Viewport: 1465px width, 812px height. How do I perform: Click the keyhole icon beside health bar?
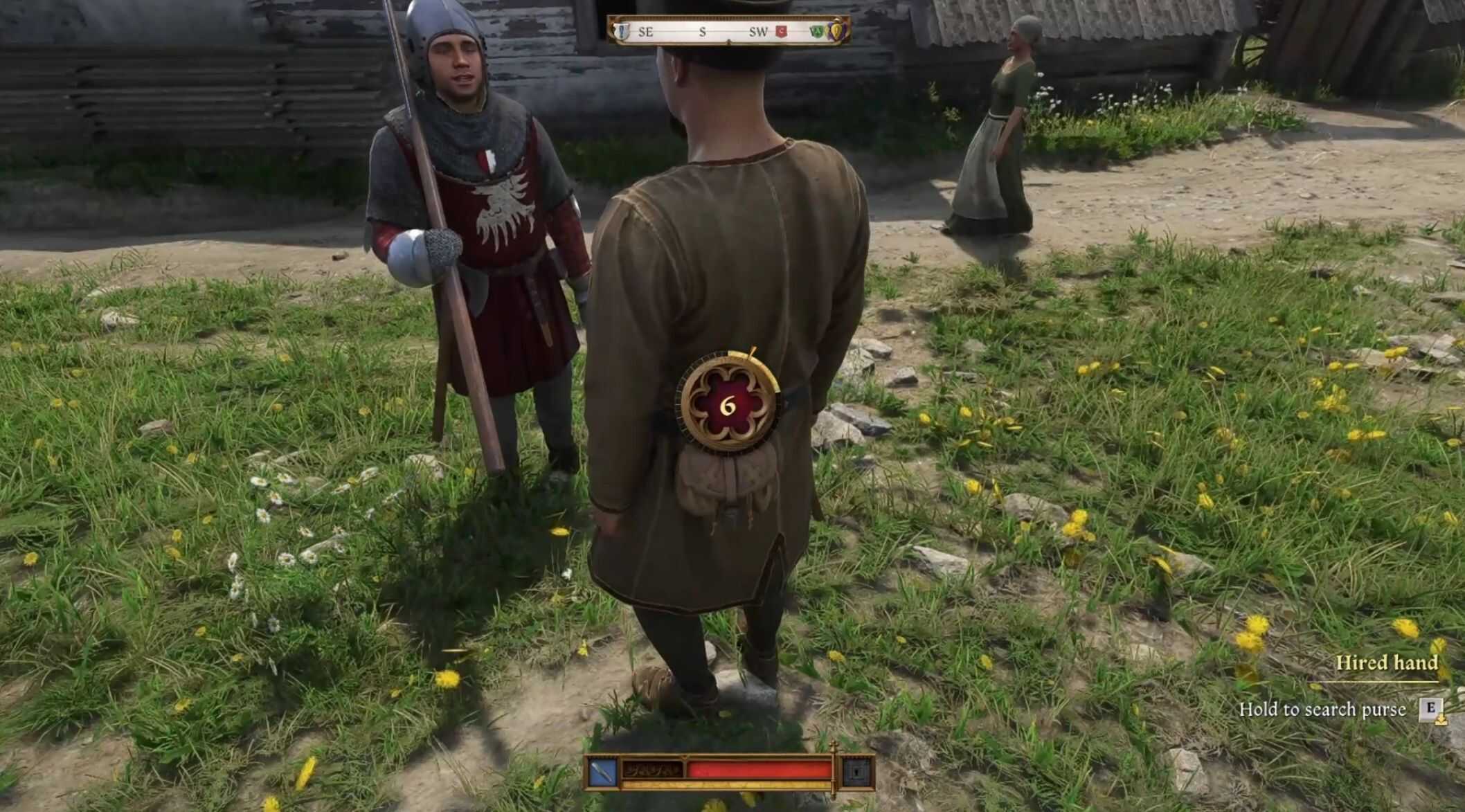click(856, 770)
